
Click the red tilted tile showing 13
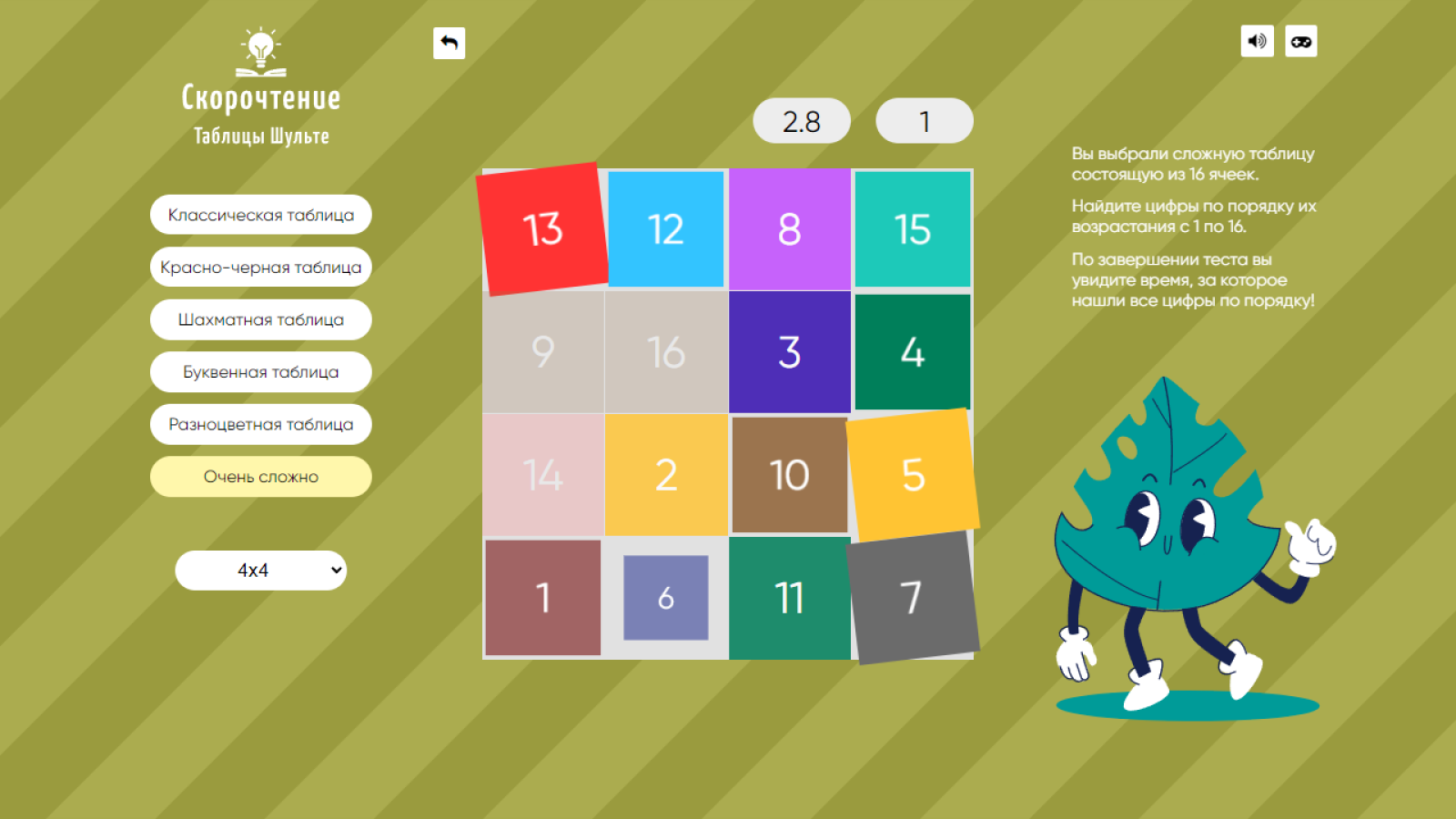click(541, 229)
